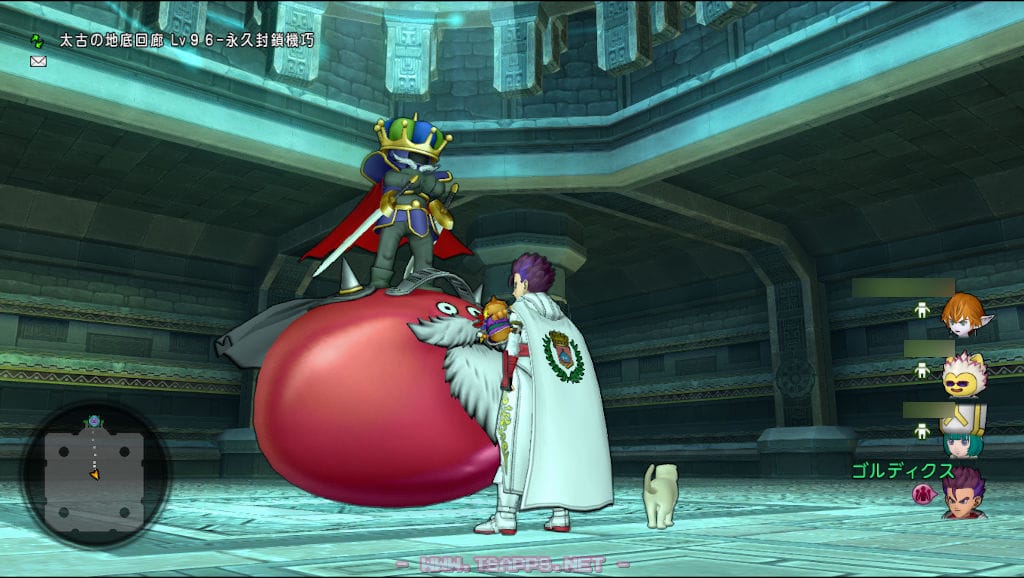Select the purple-haired ゴルディクス portrait
The image size is (1024, 578).
964,494
